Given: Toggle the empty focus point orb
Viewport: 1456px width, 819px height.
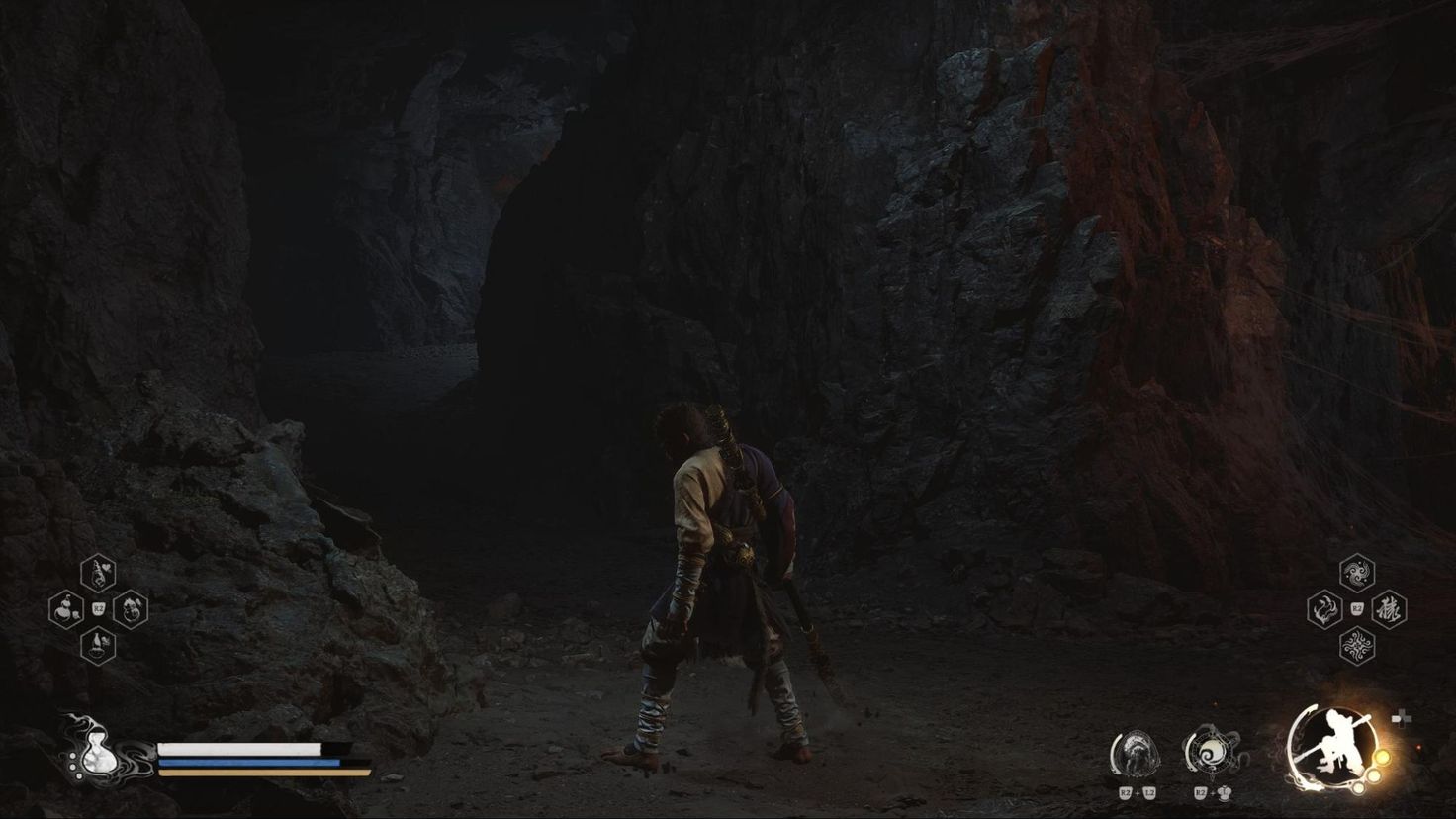Looking at the screenshot, I should click(1360, 788).
